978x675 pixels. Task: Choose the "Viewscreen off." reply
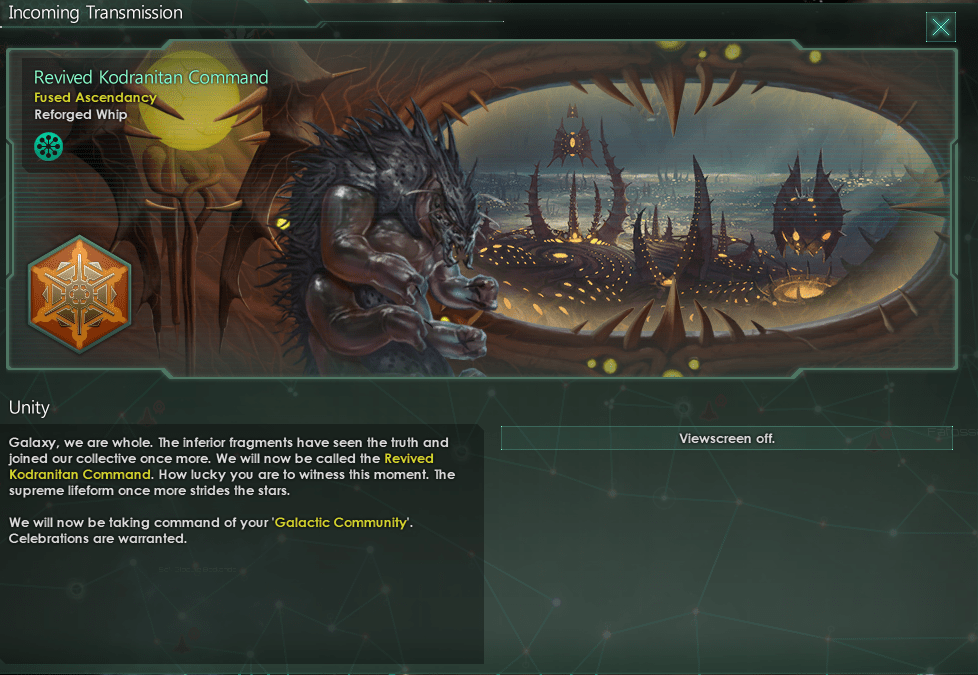tap(726, 438)
